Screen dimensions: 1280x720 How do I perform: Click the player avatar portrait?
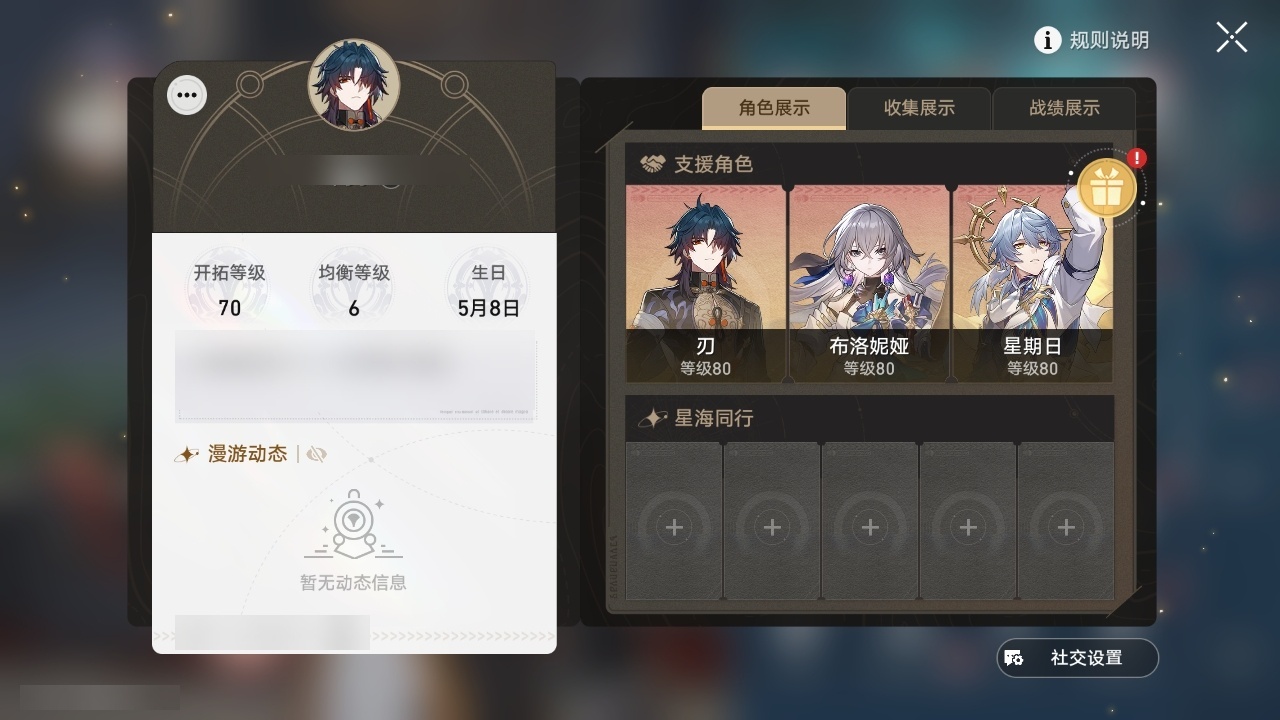tap(355, 85)
